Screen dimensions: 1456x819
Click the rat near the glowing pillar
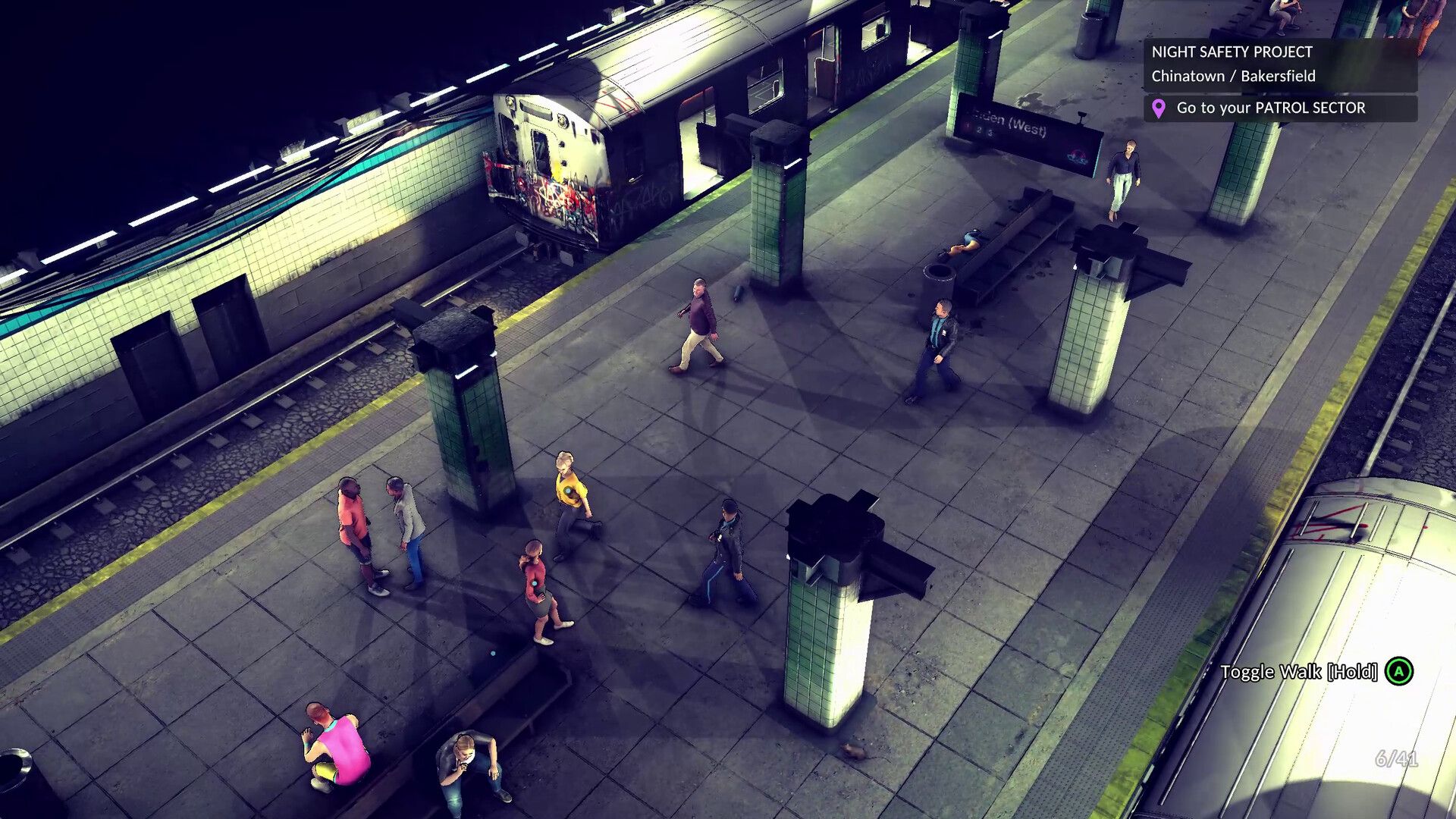pyautogui.click(x=855, y=752)
